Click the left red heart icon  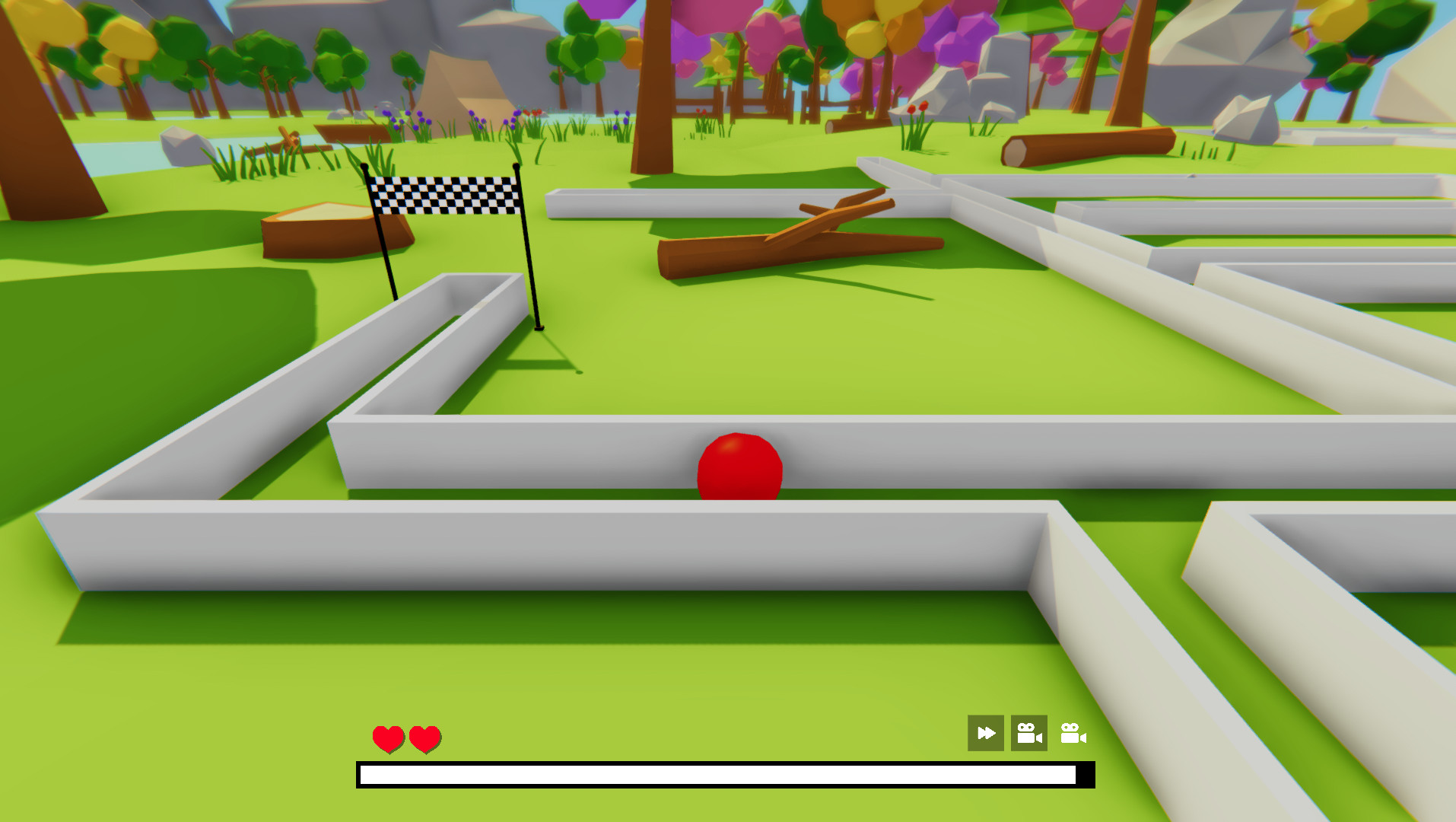click(x=389, y=737)
